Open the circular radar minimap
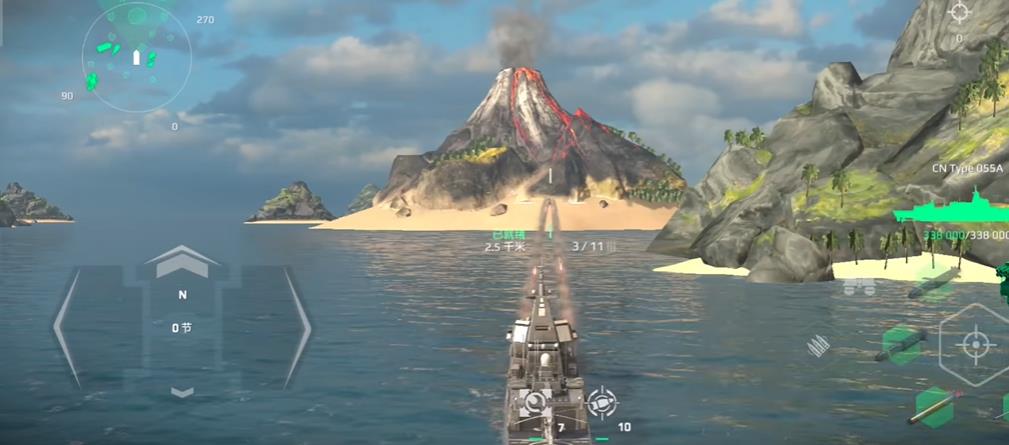 point(136,56)
